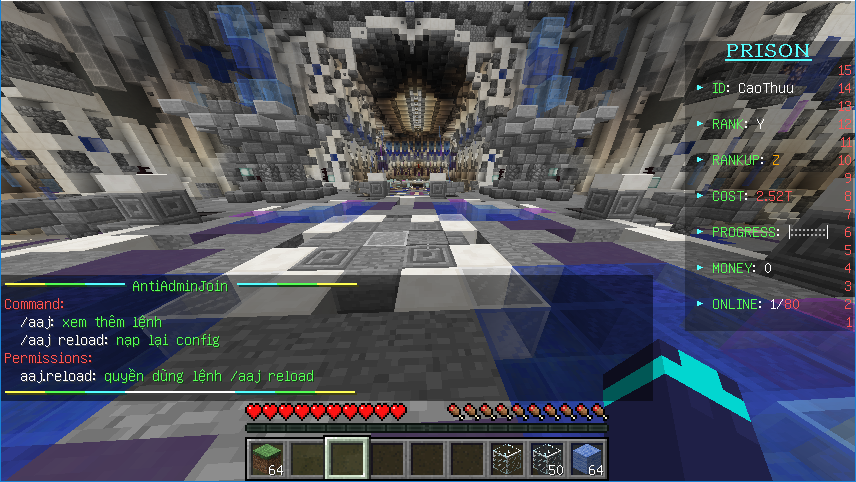Select the grass block hotbar slot
Image resolution: width=856 pixels, height=482 pixels.
pyautogui.click(x=267, y=459)
